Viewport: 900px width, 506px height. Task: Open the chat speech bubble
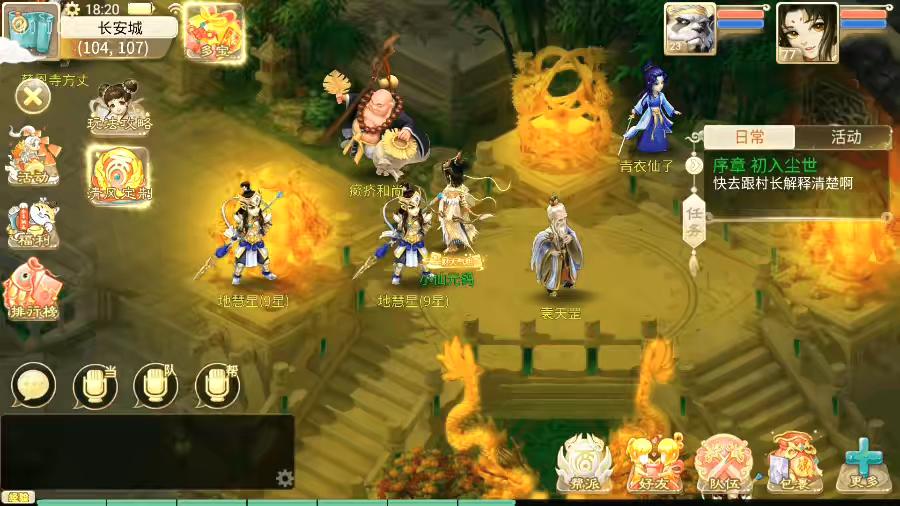click(x=33, y=384)
